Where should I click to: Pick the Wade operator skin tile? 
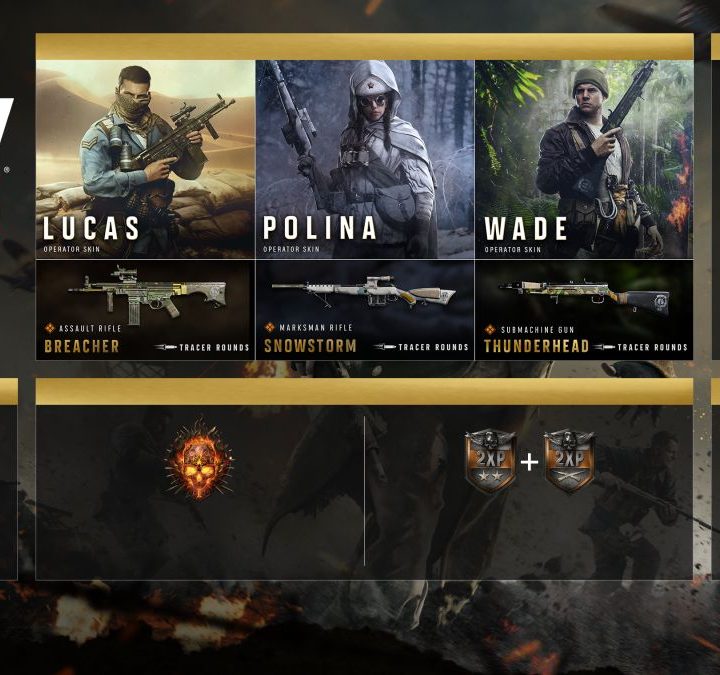pyautogui.click(x=584, y=160)
